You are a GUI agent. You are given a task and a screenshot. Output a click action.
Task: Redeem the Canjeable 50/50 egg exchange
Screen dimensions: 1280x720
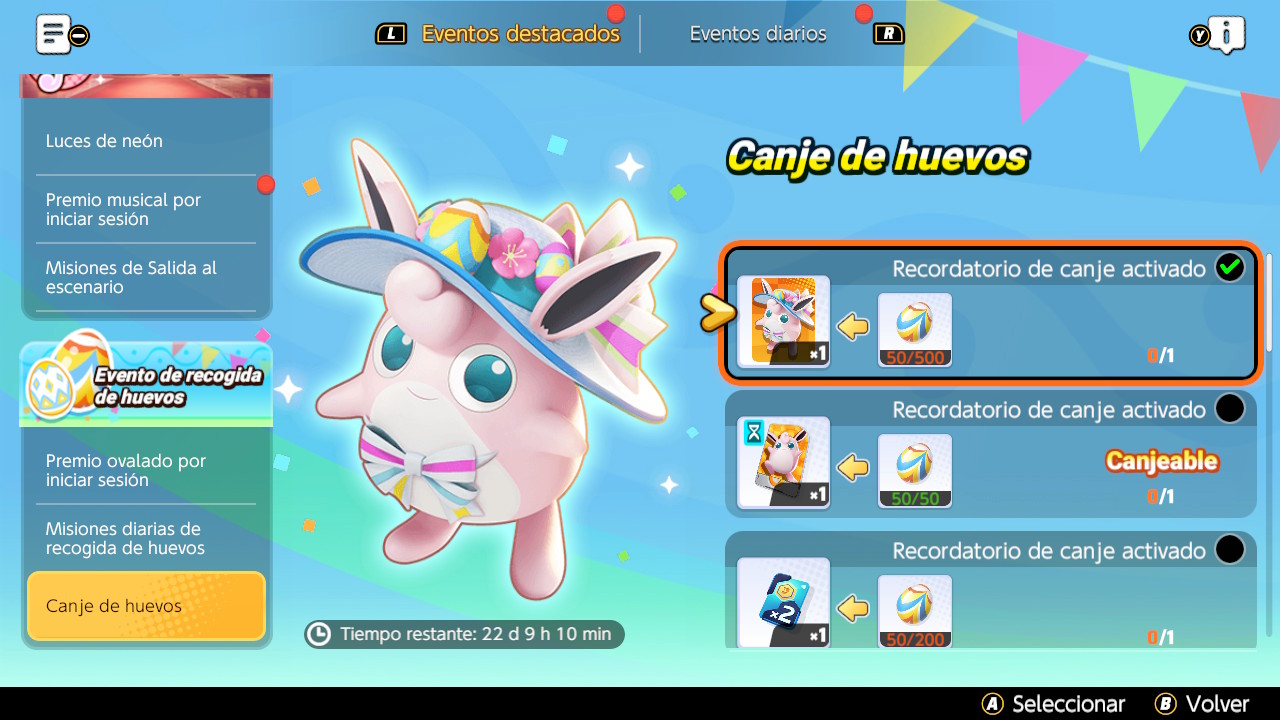point(1160,462)
